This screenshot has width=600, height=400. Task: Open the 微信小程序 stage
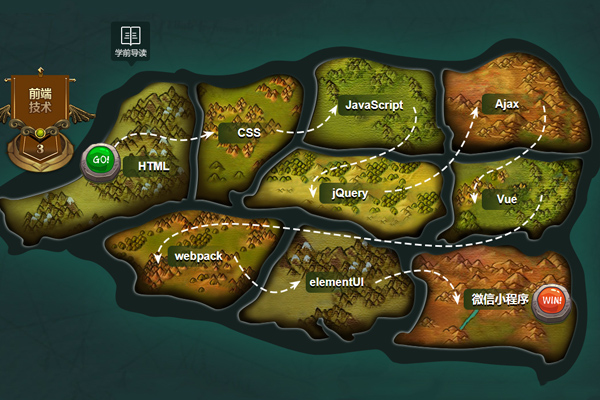[x=499, y=299]
